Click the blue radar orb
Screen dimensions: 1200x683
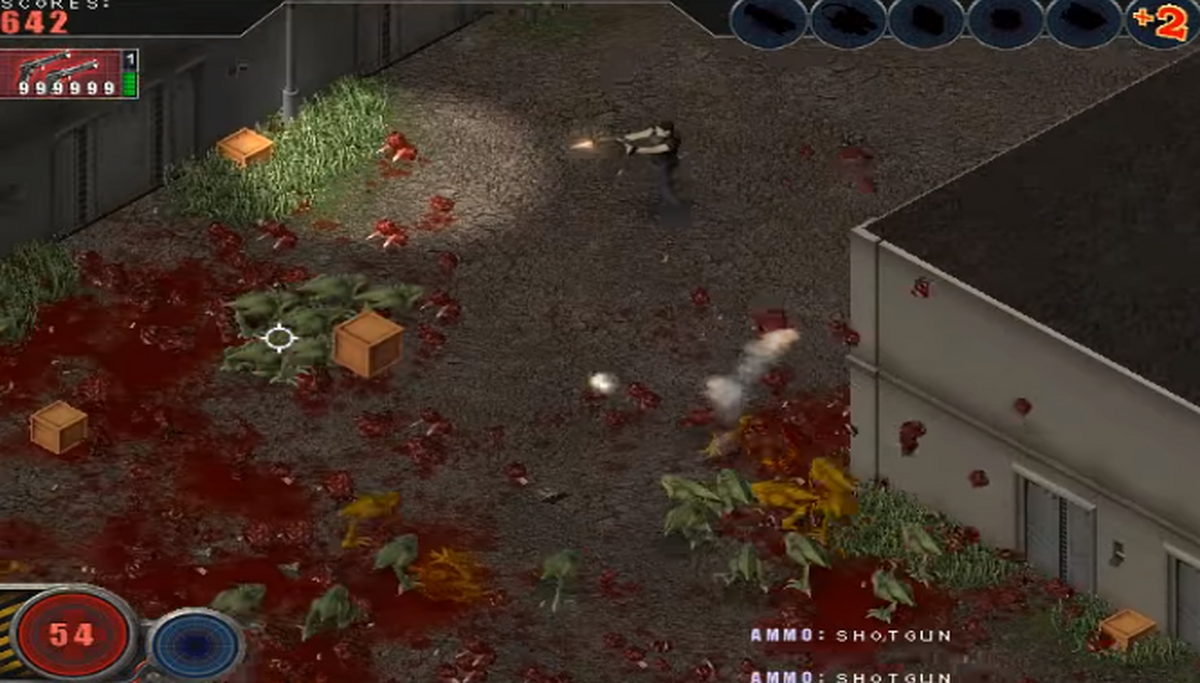196,643
